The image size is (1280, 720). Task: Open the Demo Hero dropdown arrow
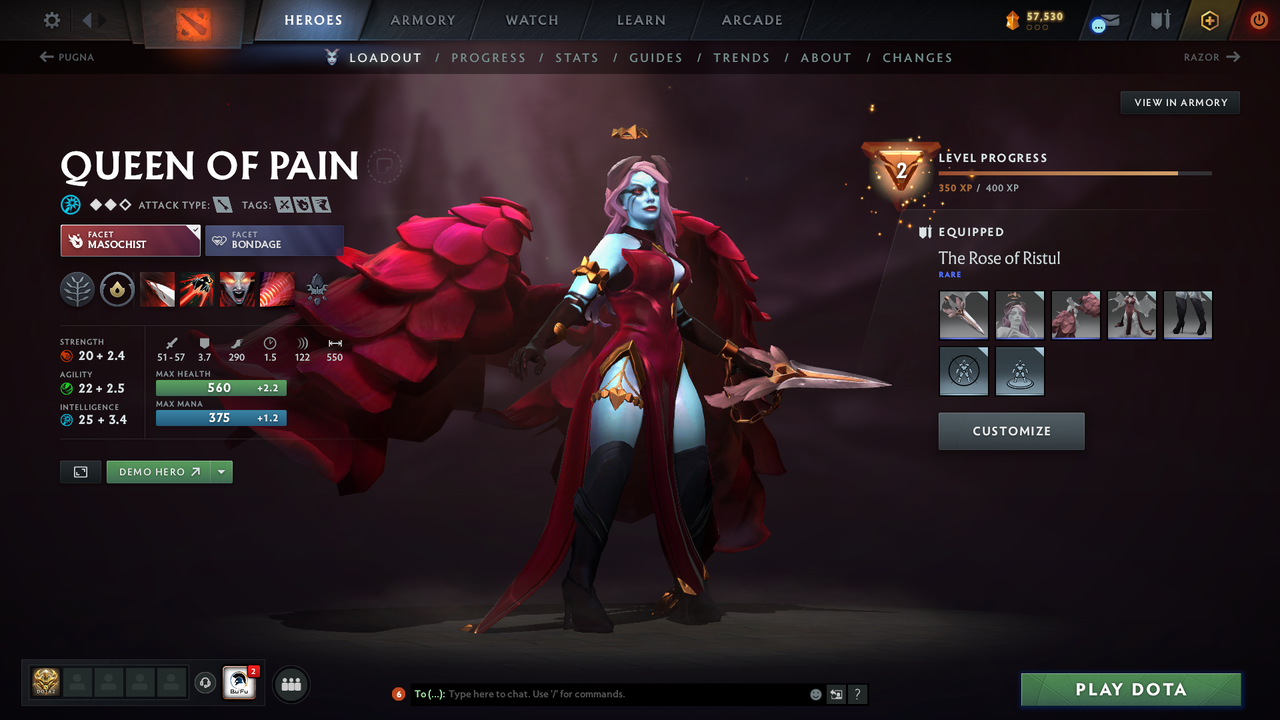pyautogui.click(x=222, y=471)
